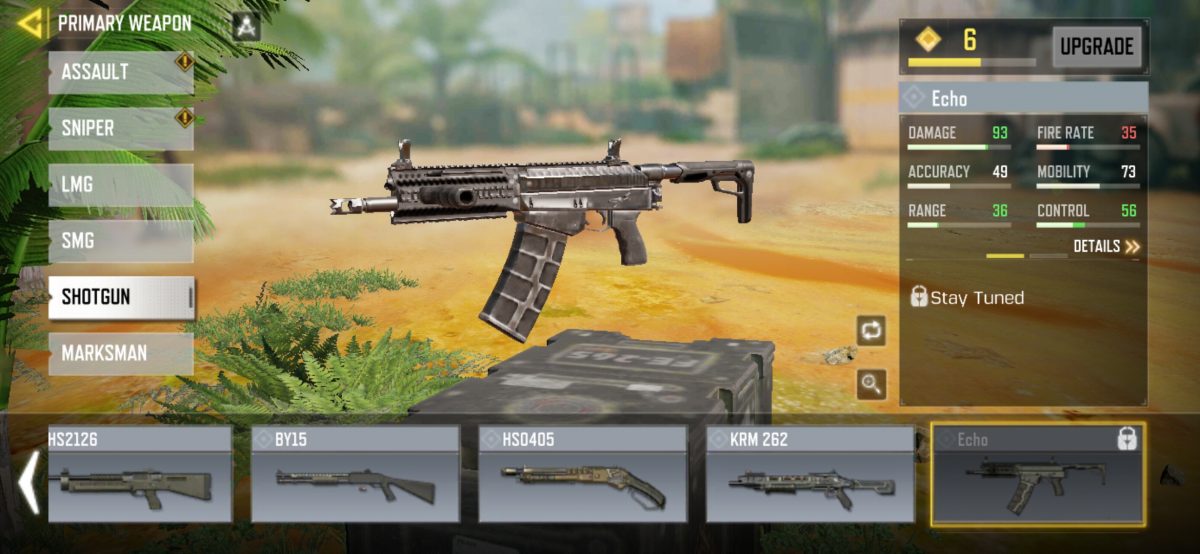Select the KRM 262 shotgun tile

[x=810, y=475]
